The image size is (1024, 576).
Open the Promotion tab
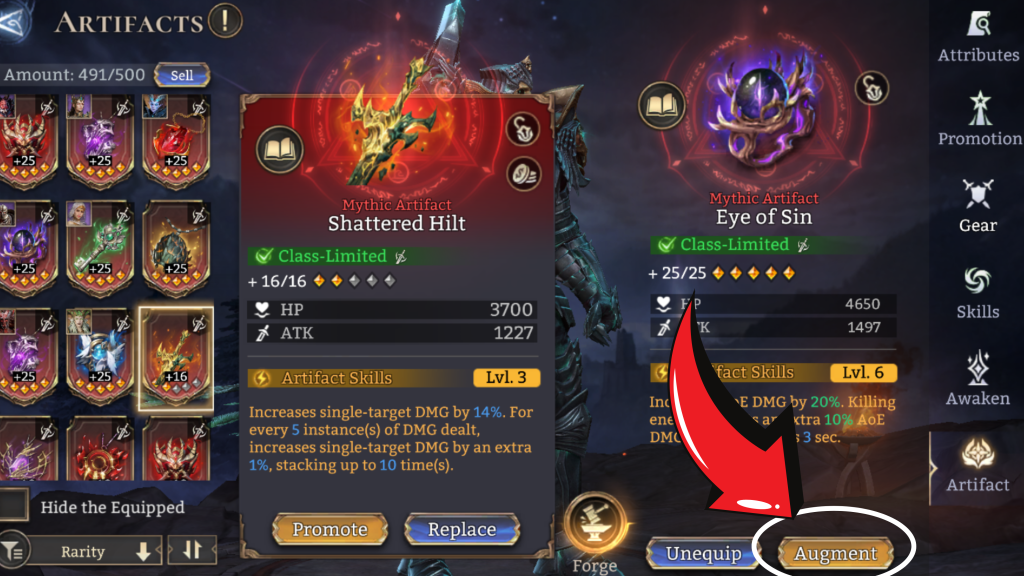pos(977,120)
